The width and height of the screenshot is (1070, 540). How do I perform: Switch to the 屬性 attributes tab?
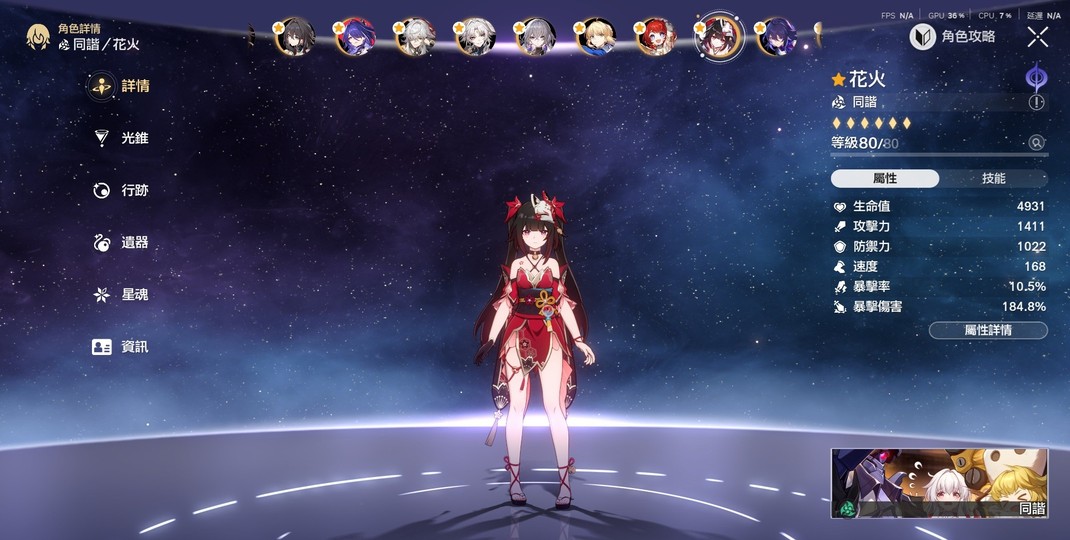point(885,178)
